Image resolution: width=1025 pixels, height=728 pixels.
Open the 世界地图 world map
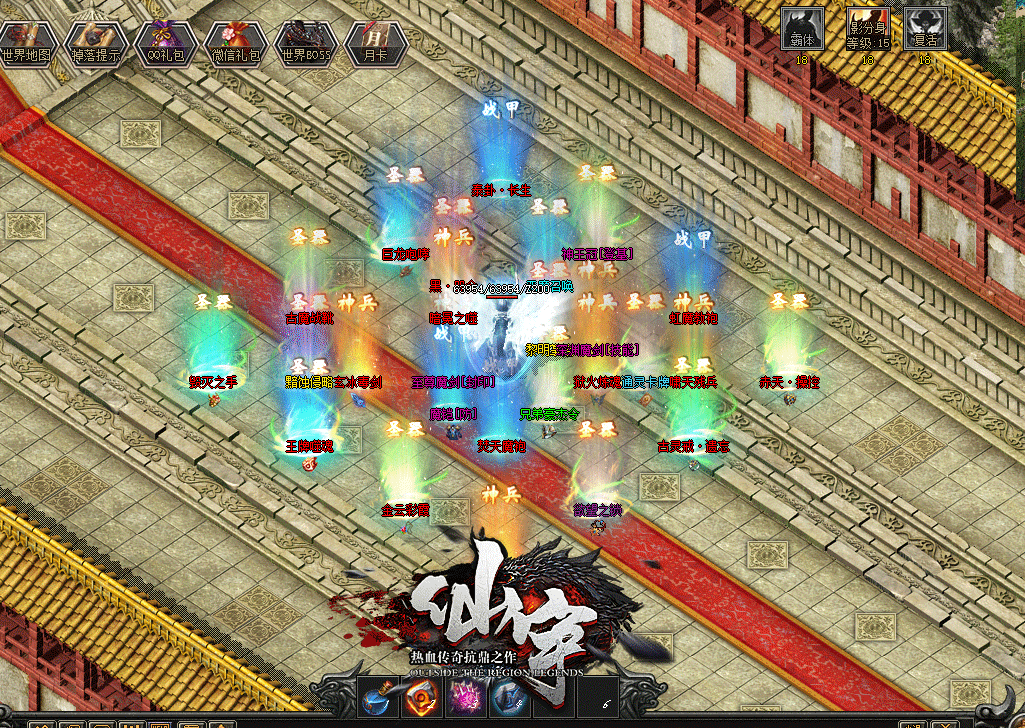[x=26, y=42]
